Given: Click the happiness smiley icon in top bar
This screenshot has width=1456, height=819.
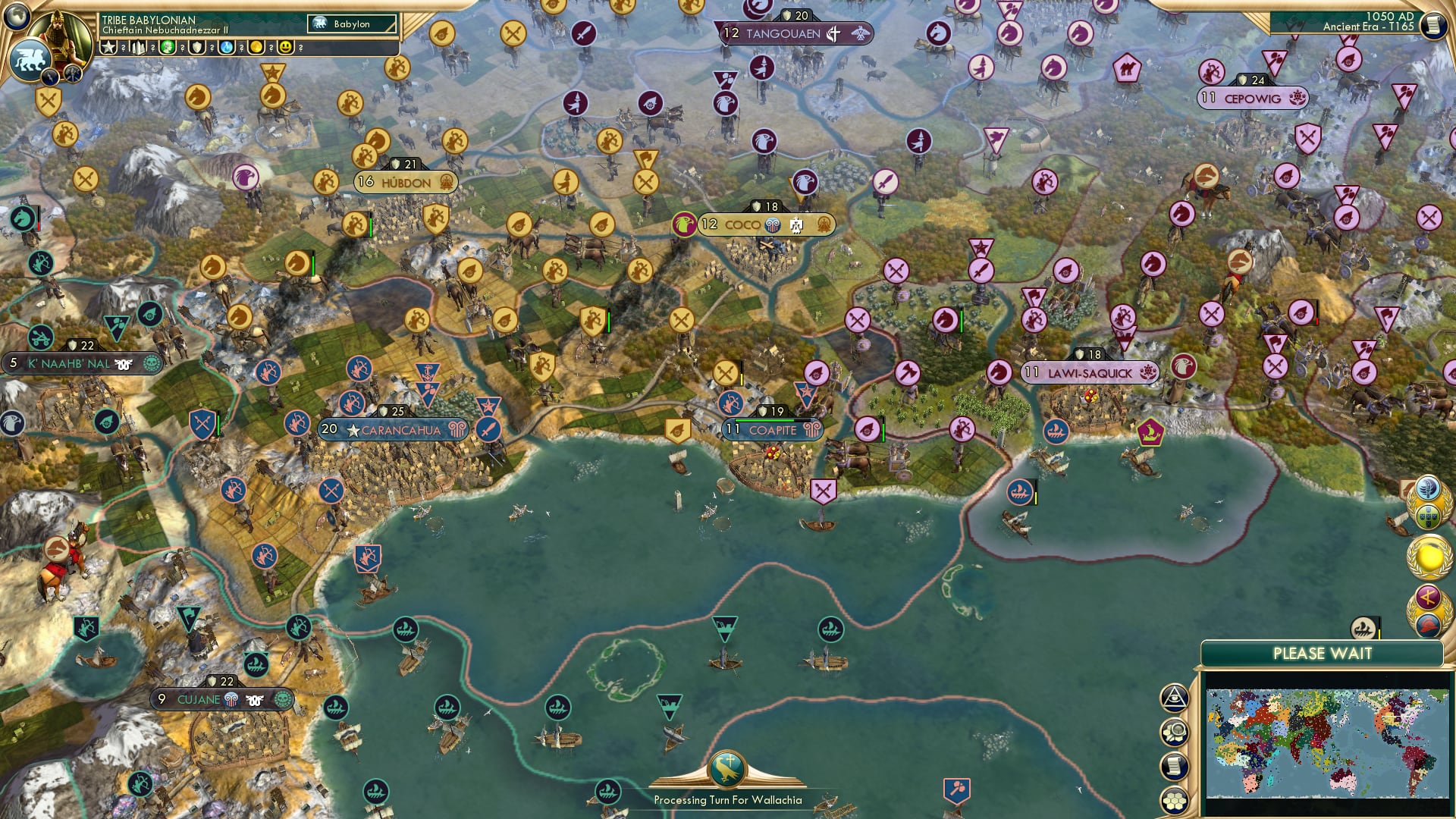Looking at the screenshot, I should tap(285, 47).
